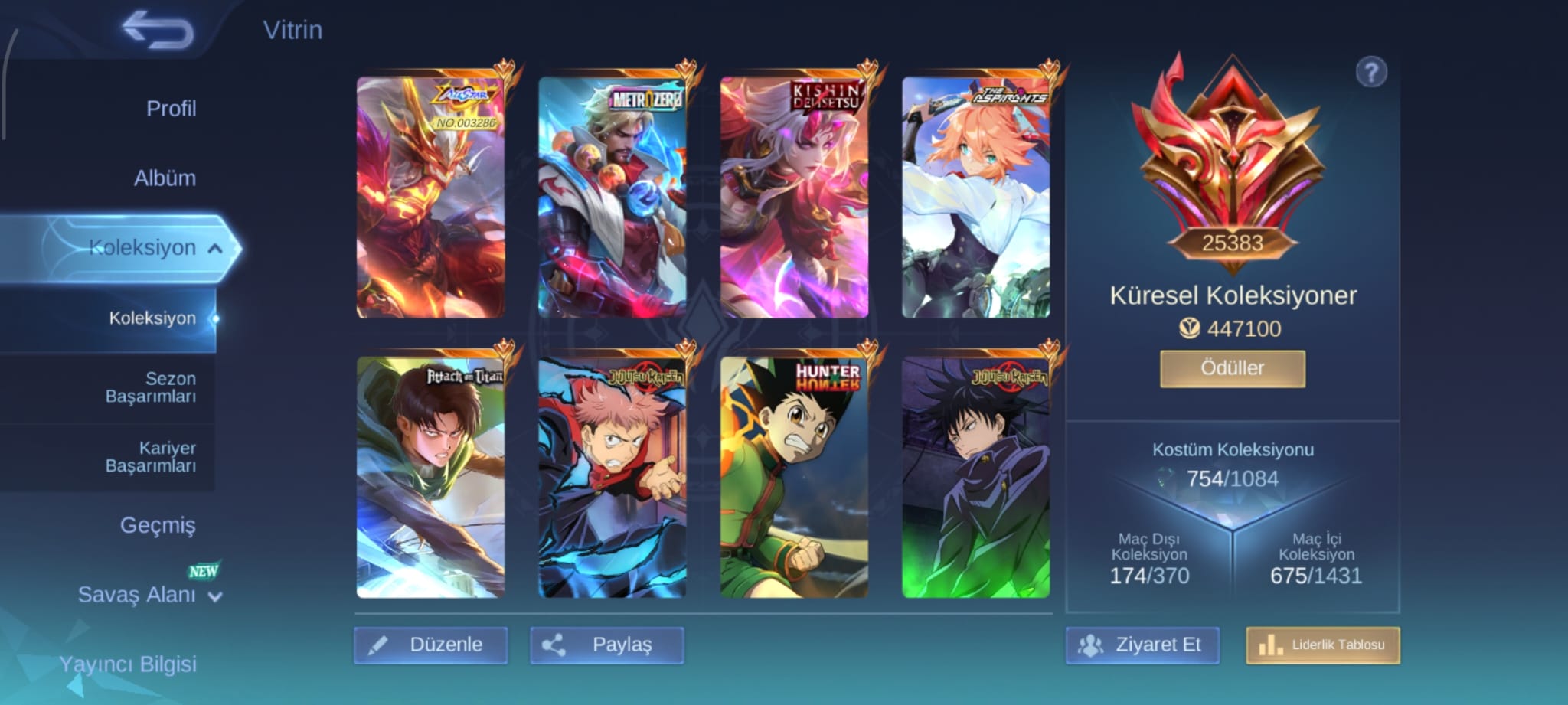Open the Profil menu entry
Viewport: 1568px width, 705px height.
pos(171,109)
